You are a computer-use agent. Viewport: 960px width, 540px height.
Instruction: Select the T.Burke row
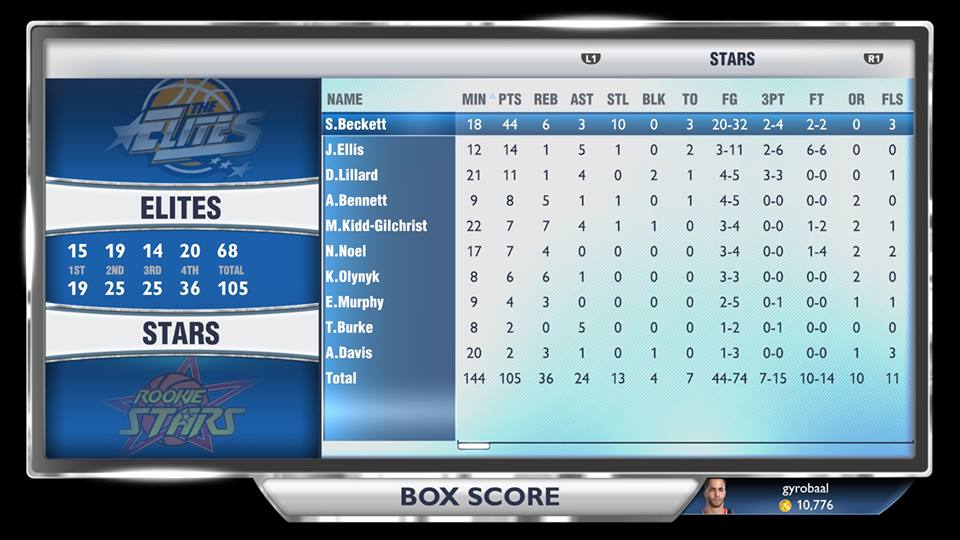[x=349, y=327]
